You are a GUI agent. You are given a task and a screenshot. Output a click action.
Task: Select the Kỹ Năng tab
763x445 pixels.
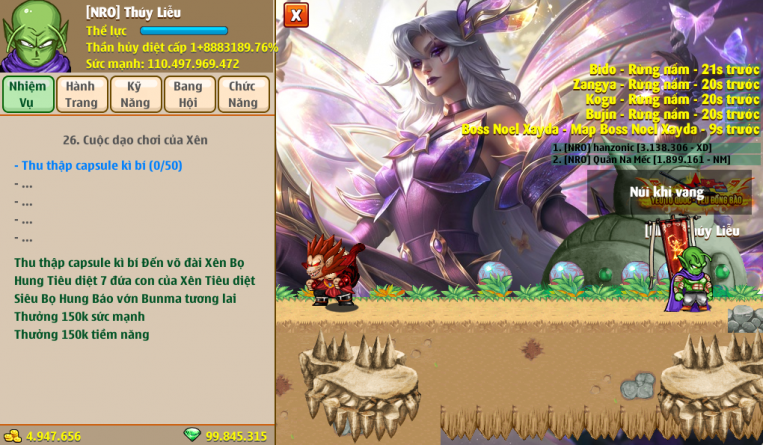coord(136,94)
